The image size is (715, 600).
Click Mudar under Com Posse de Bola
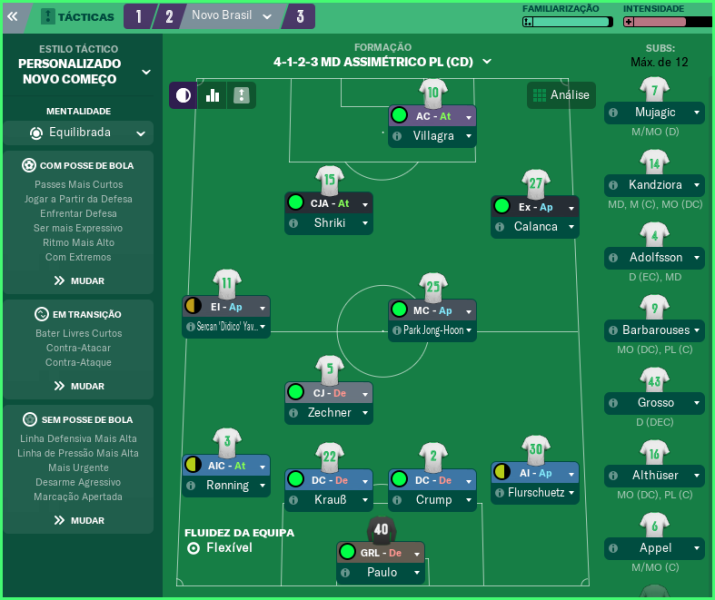tap(79, 281)
